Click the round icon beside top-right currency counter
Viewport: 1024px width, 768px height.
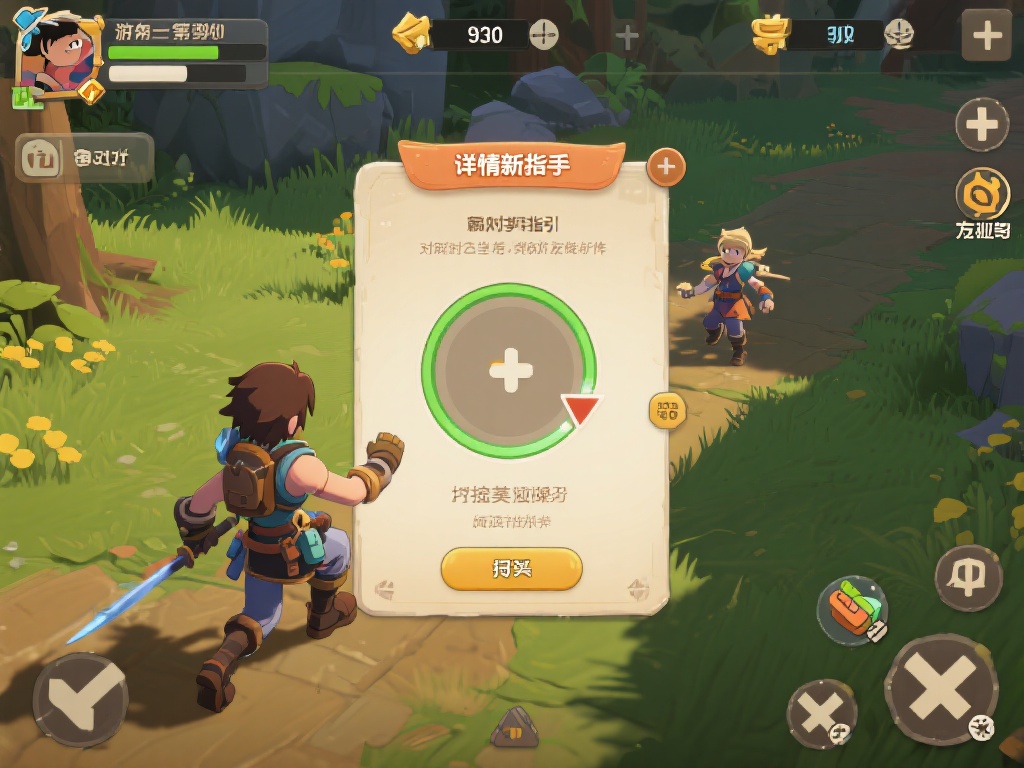click(899, 35)
